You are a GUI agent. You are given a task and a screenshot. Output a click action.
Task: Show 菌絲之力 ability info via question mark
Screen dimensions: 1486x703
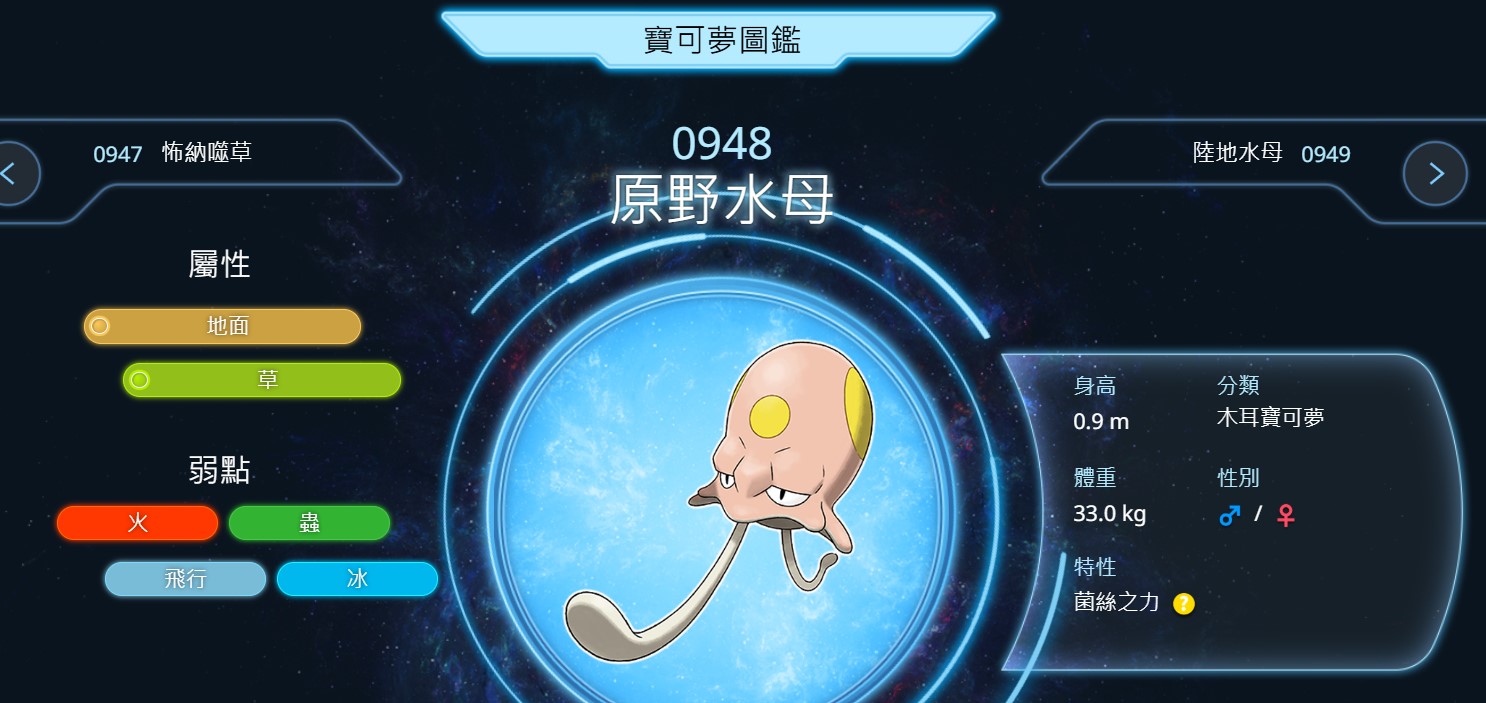[x=1184, y=603]
